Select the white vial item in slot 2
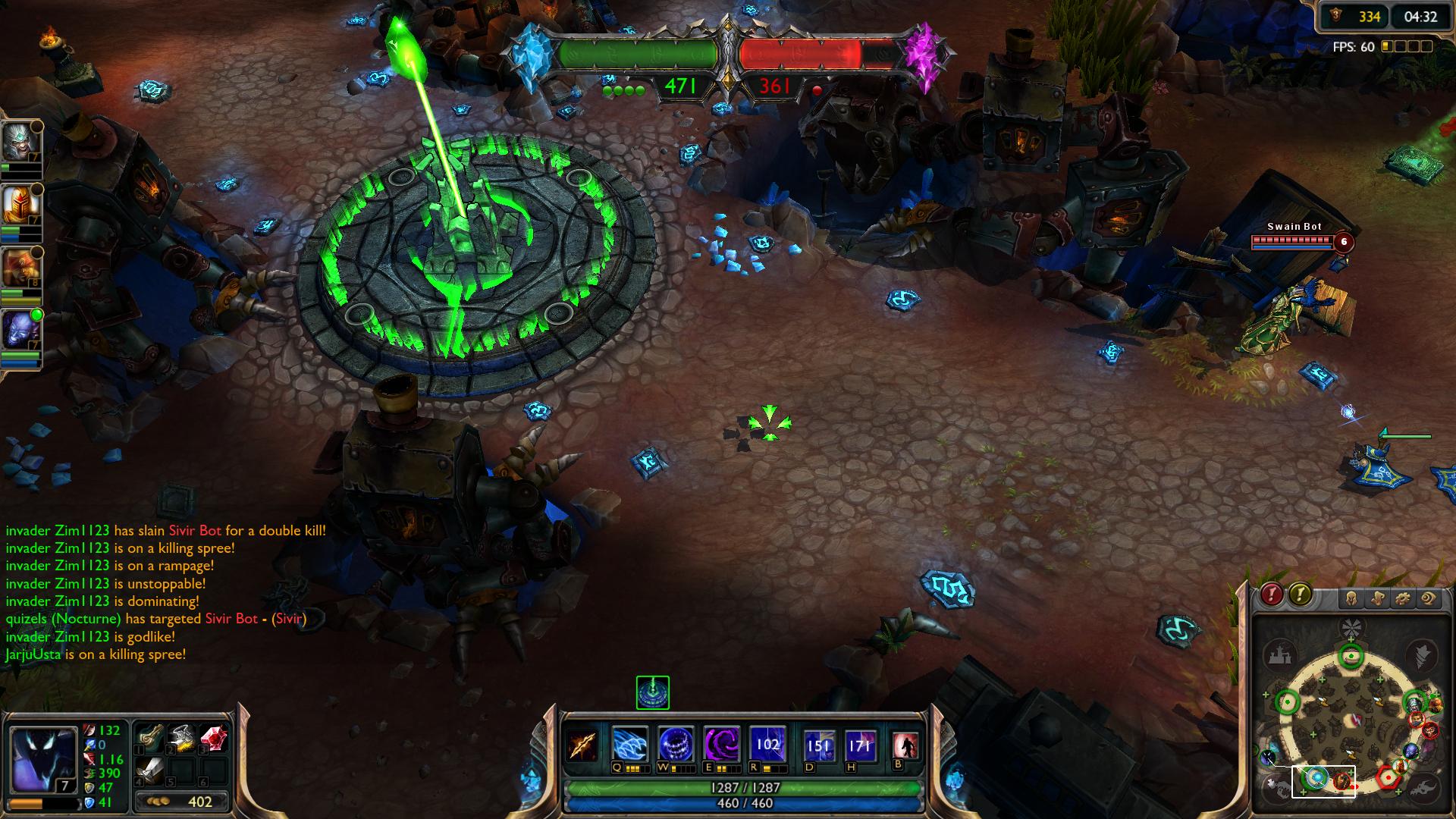This screenshot has width=1456, height=819. coord(181,738)
